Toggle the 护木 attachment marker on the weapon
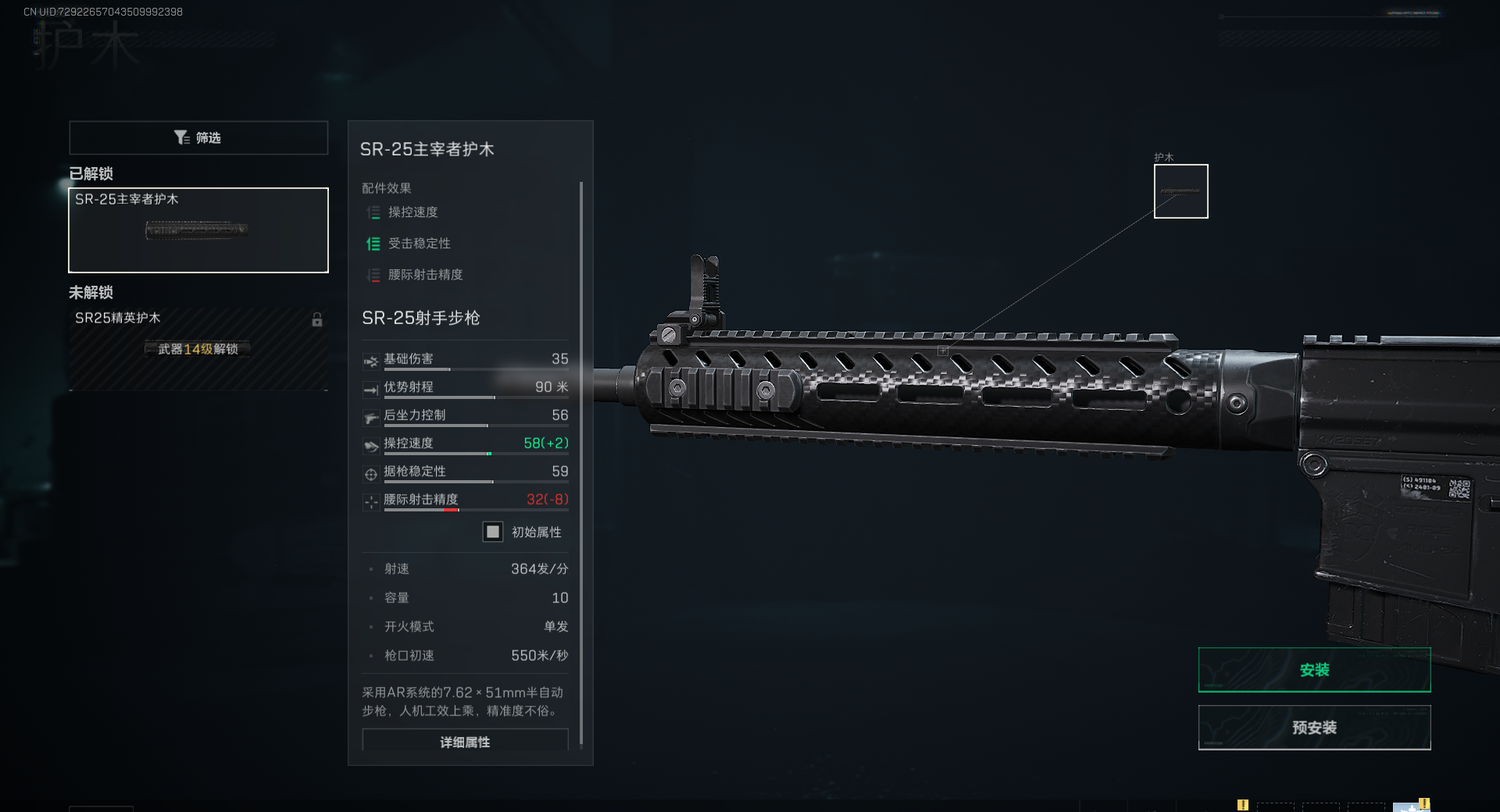Viewport: 1500px width, 812px height. click(x=1180, y=191)
